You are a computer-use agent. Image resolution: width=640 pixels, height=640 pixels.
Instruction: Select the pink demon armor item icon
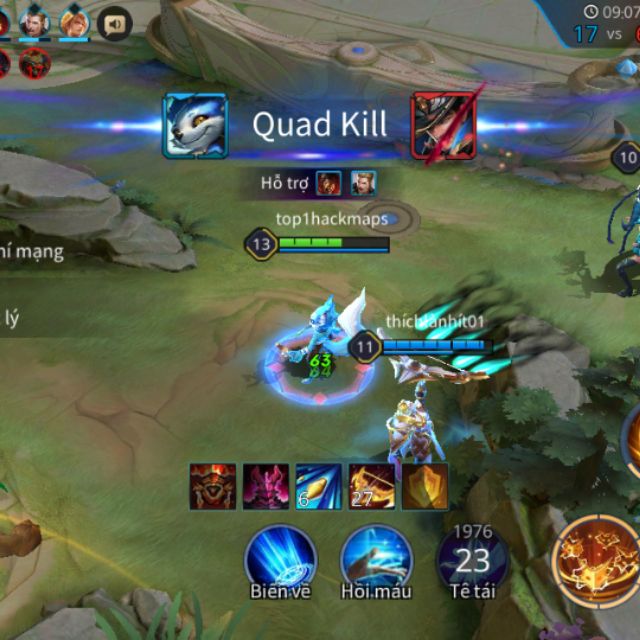[266, 487]
